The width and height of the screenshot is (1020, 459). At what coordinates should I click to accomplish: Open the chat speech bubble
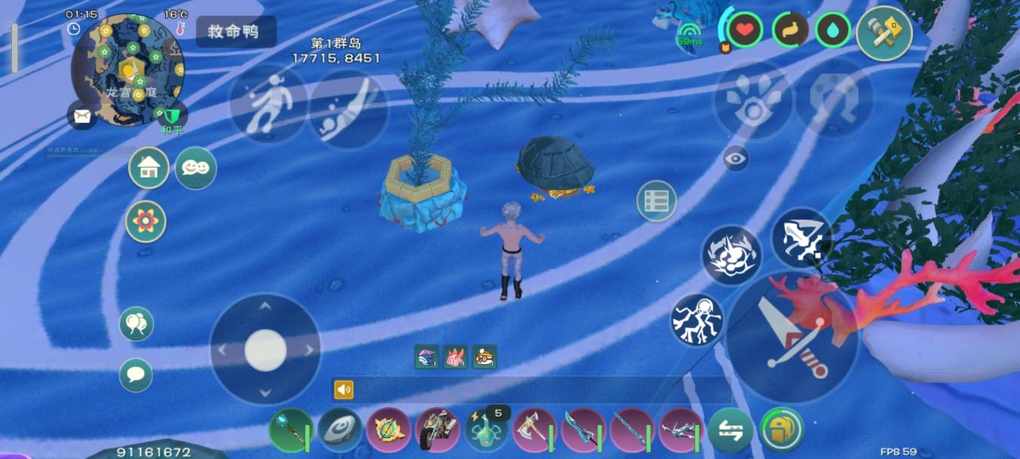pyautogui.click(x=136, y=375)
